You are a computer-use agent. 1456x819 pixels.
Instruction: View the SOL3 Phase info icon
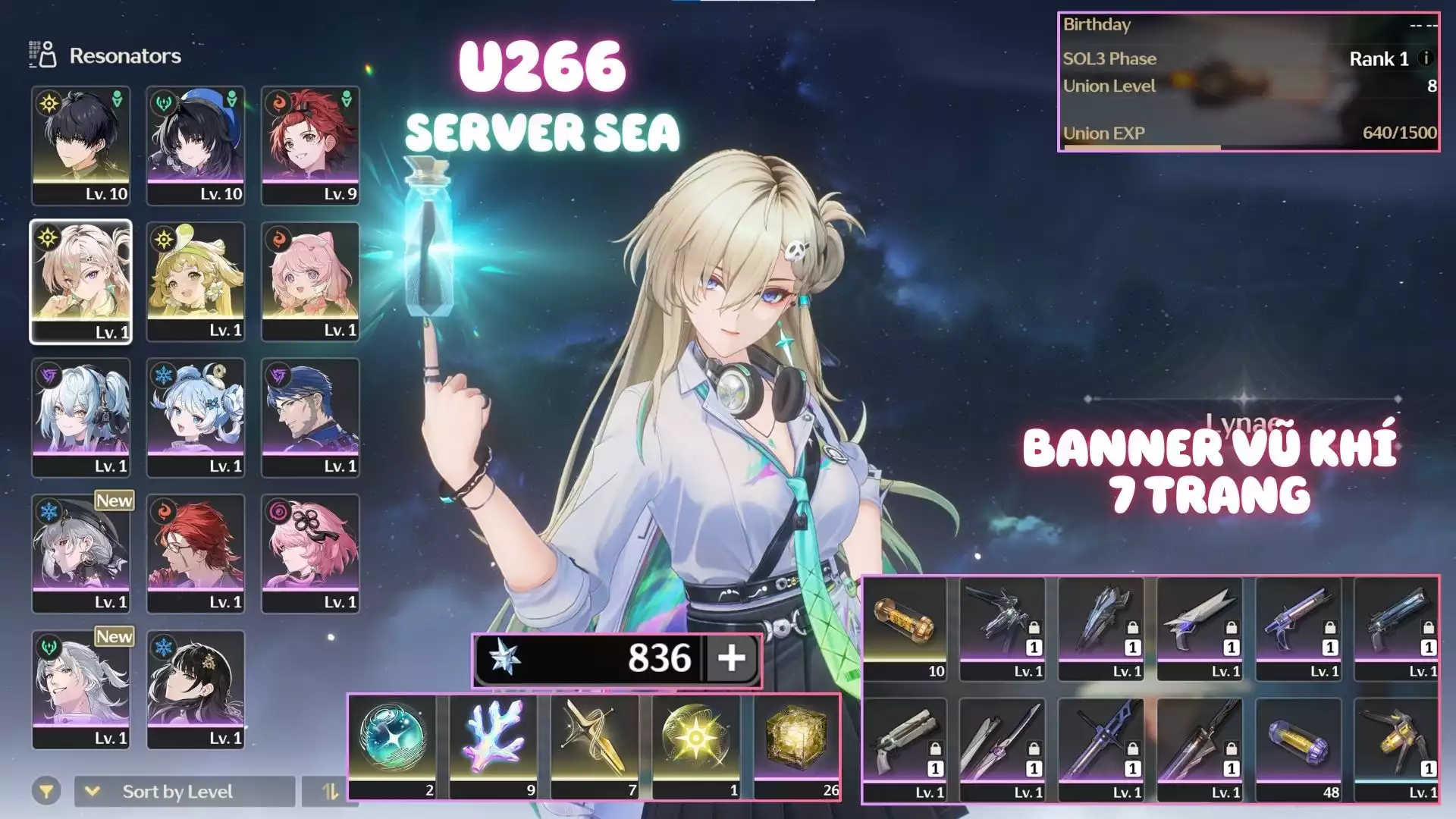tap(1426, 58)
